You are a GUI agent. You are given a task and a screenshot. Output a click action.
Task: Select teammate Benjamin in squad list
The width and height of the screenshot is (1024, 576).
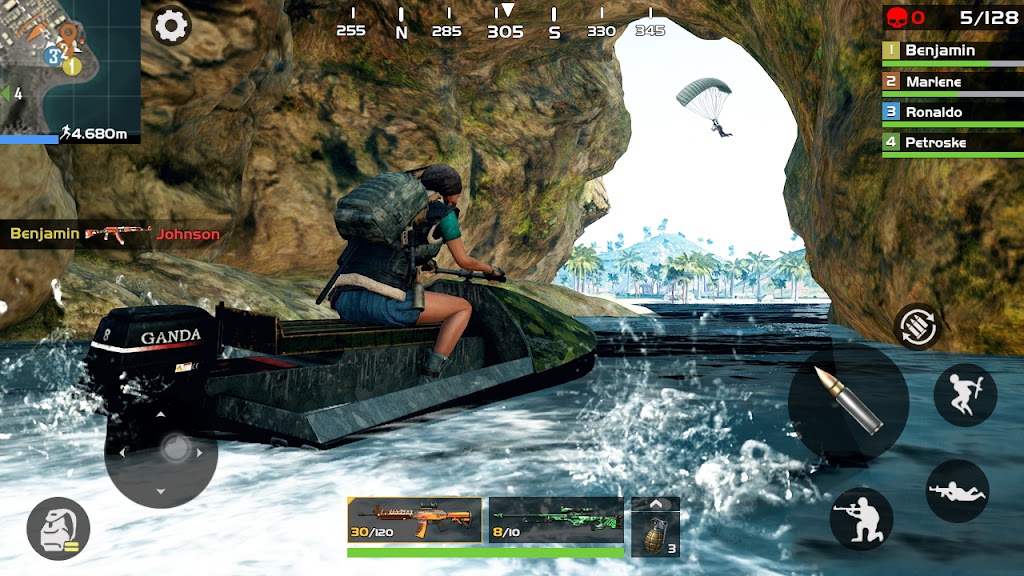pos(952,51)
